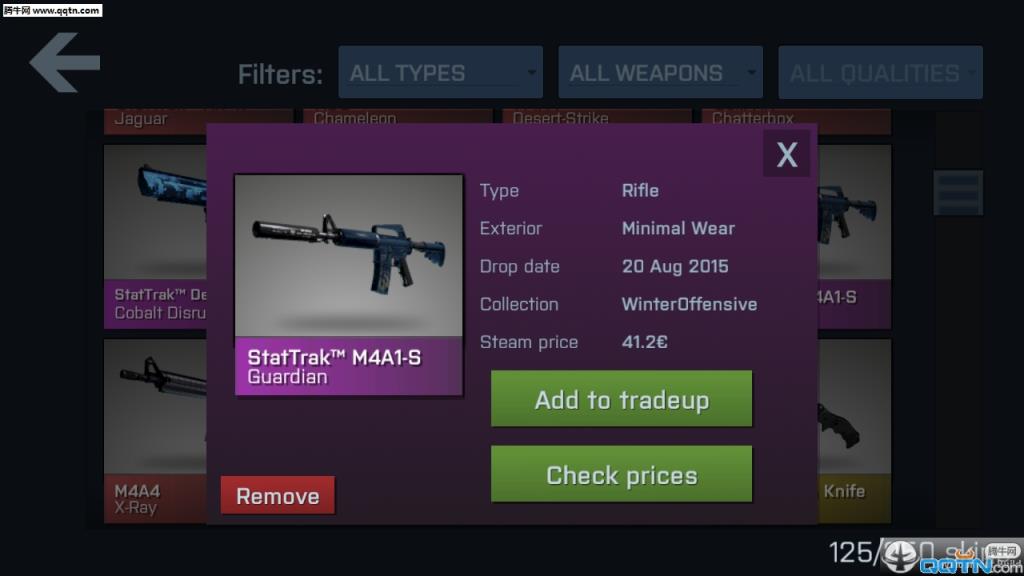1024x576 pixels.
Task: Close the skin details popup
Action: pyautogui.click(x=787, y=154)
